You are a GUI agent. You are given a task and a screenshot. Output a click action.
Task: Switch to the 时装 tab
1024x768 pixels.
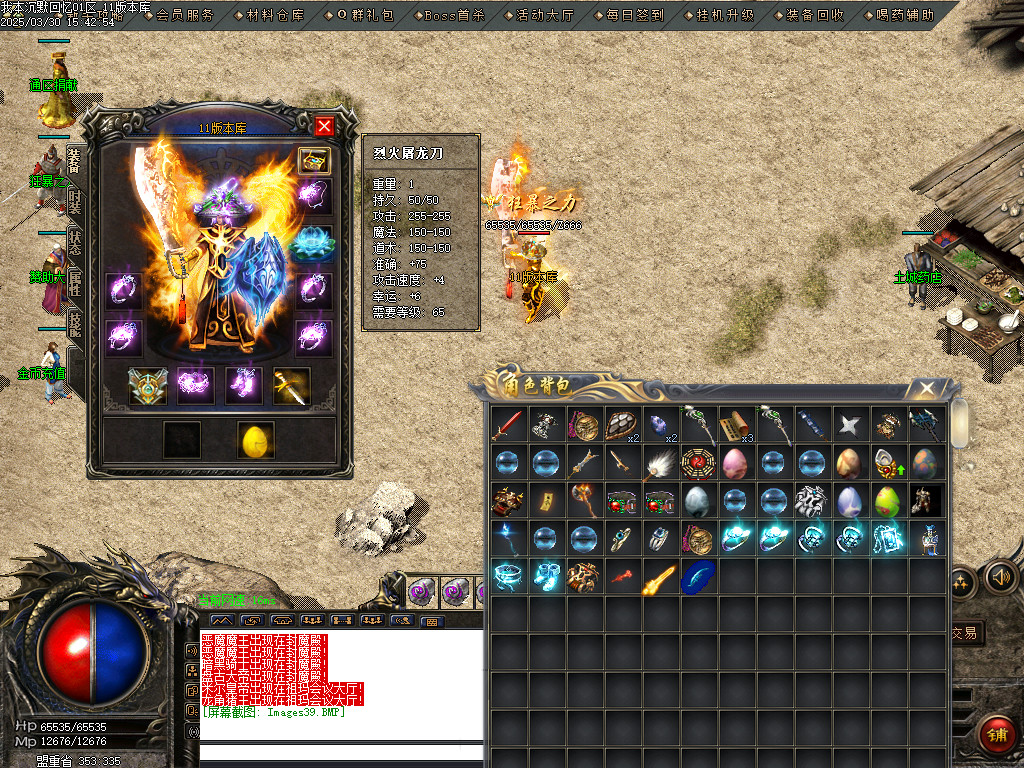[x=75, y=203]
